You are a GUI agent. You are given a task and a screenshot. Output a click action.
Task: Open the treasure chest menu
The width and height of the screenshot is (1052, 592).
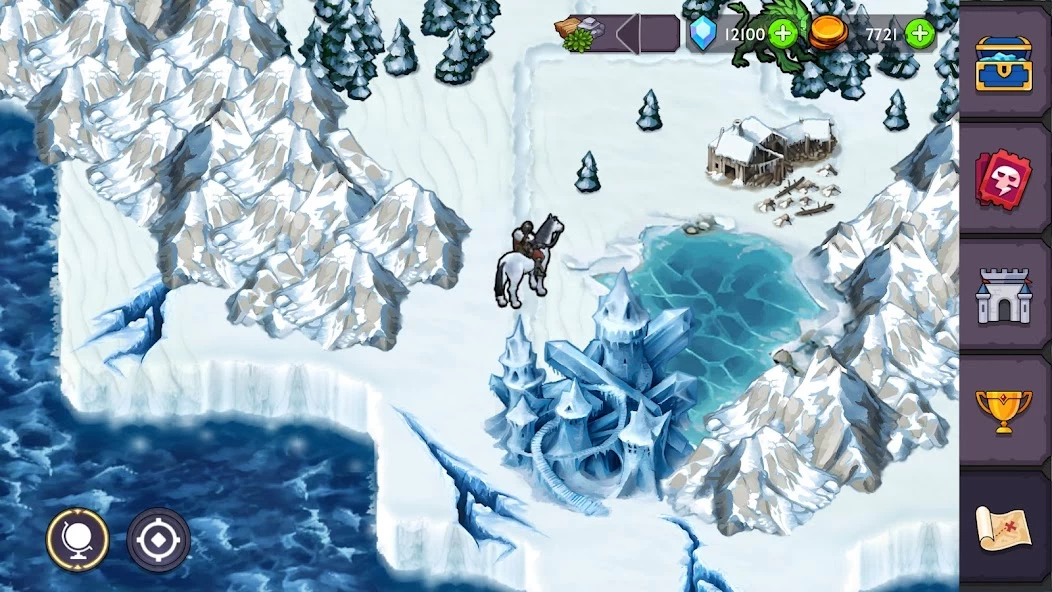coord(1003,63)
